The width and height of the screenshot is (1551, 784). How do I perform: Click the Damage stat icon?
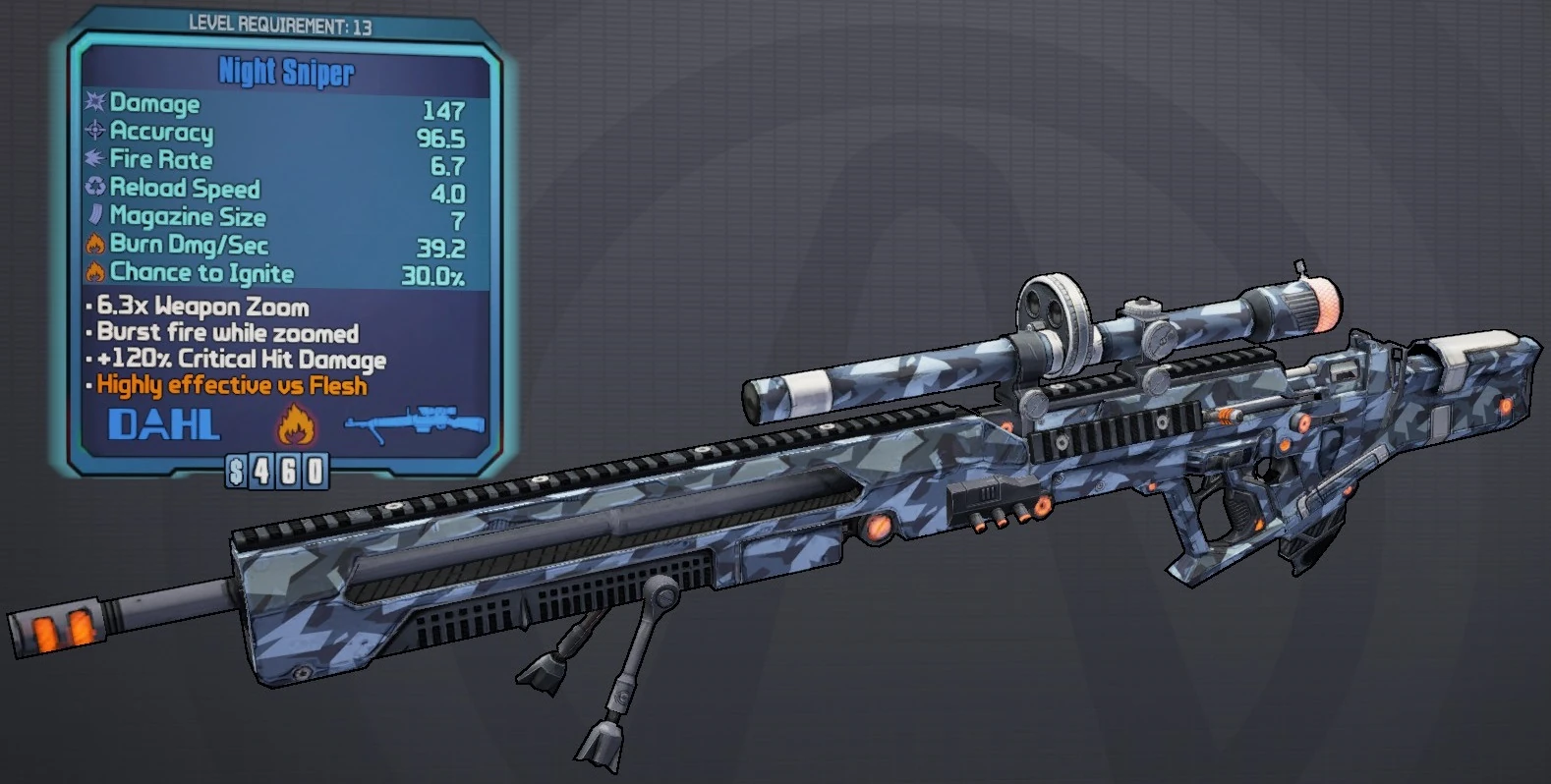94,103
